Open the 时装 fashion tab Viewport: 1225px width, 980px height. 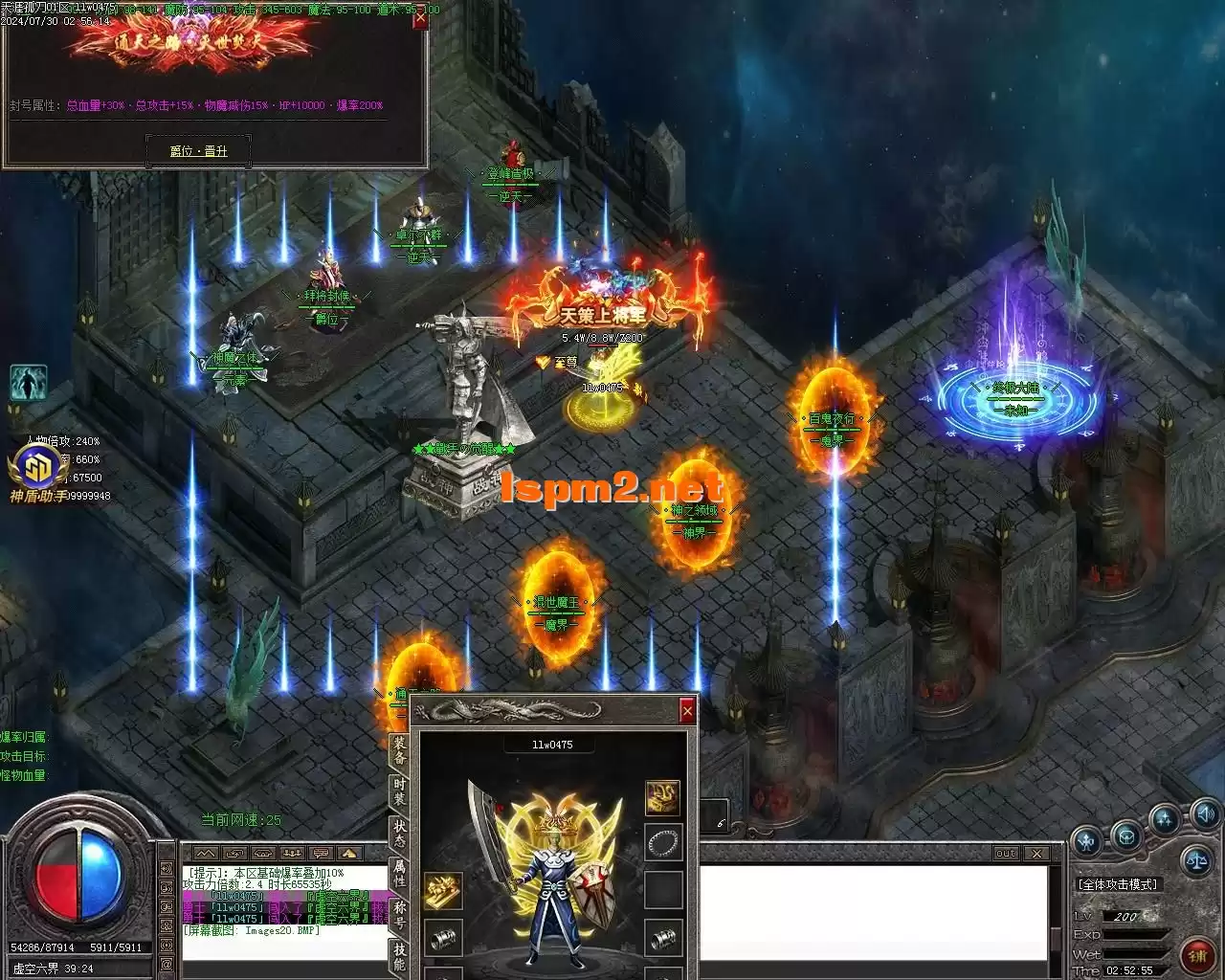[x=399, y=791]
